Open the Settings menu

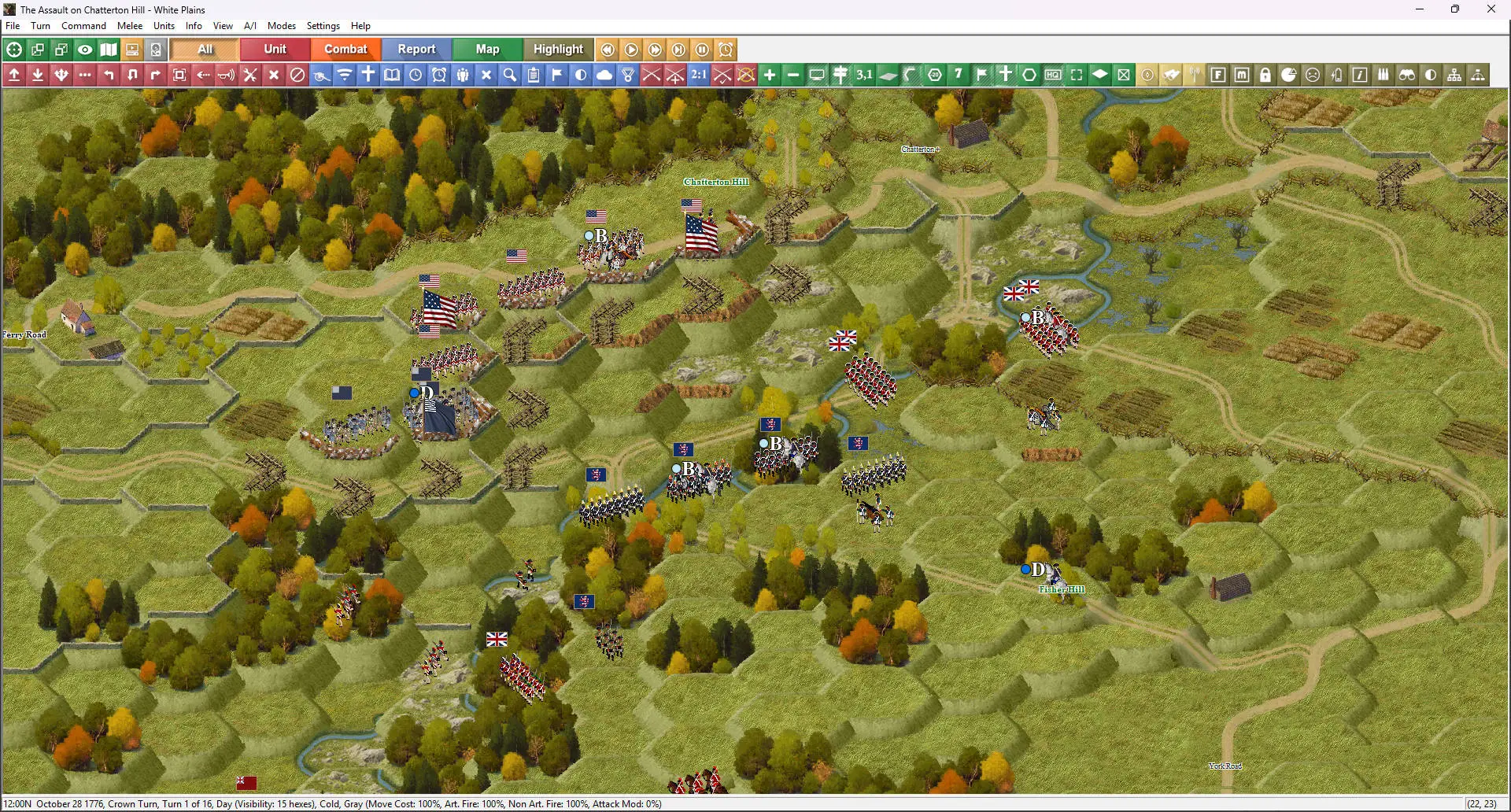[x=323, y=26]
